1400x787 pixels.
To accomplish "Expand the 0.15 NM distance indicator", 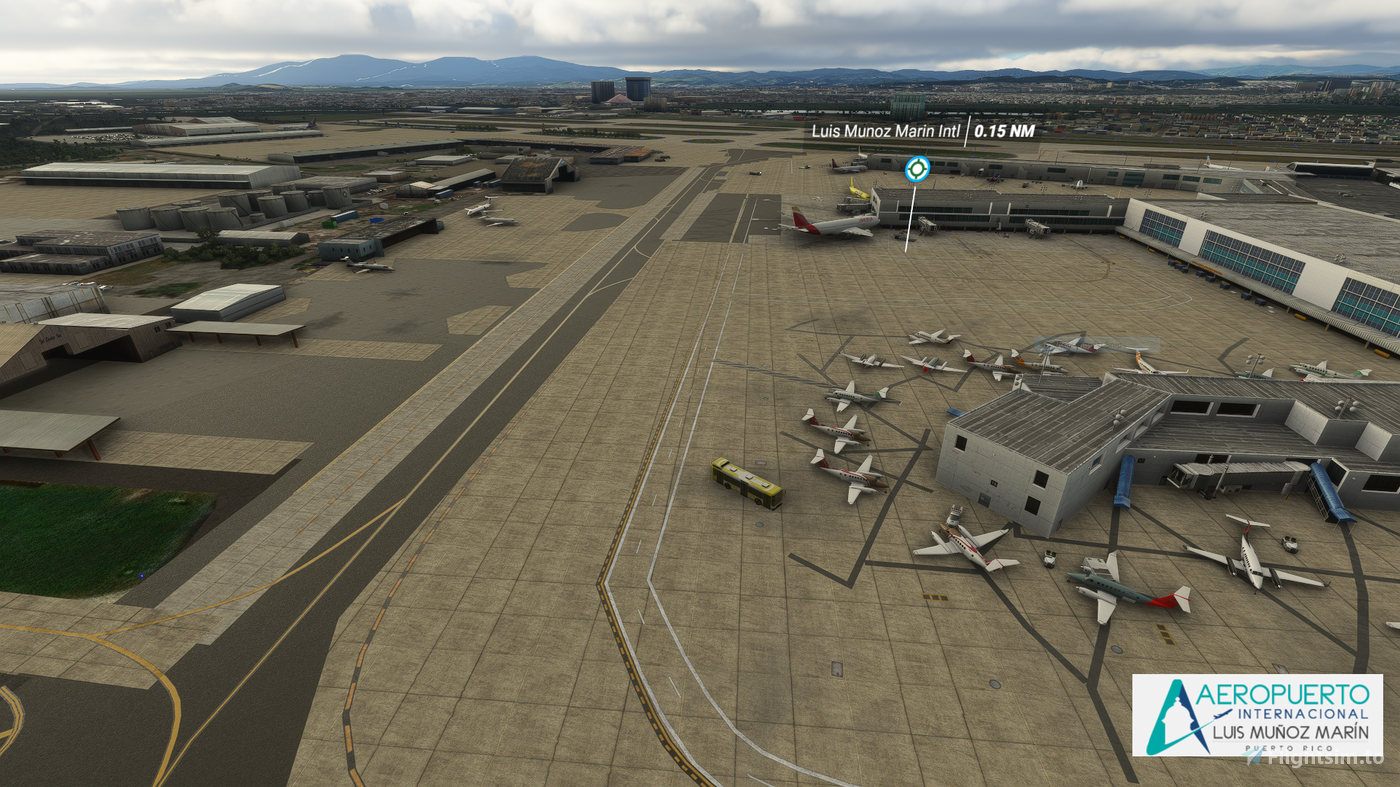I will (x=1003, y=131).
